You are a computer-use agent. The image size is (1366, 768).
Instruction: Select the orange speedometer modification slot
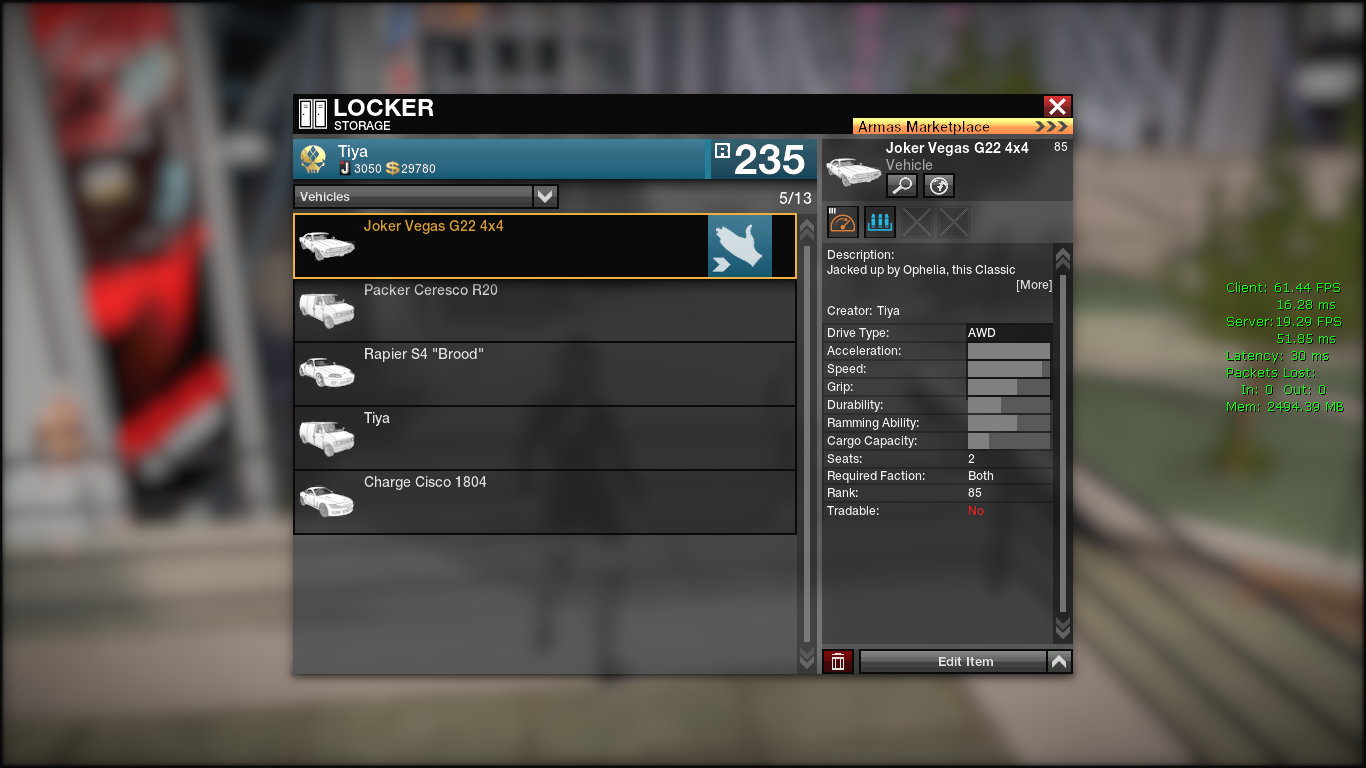pos(843,222)
